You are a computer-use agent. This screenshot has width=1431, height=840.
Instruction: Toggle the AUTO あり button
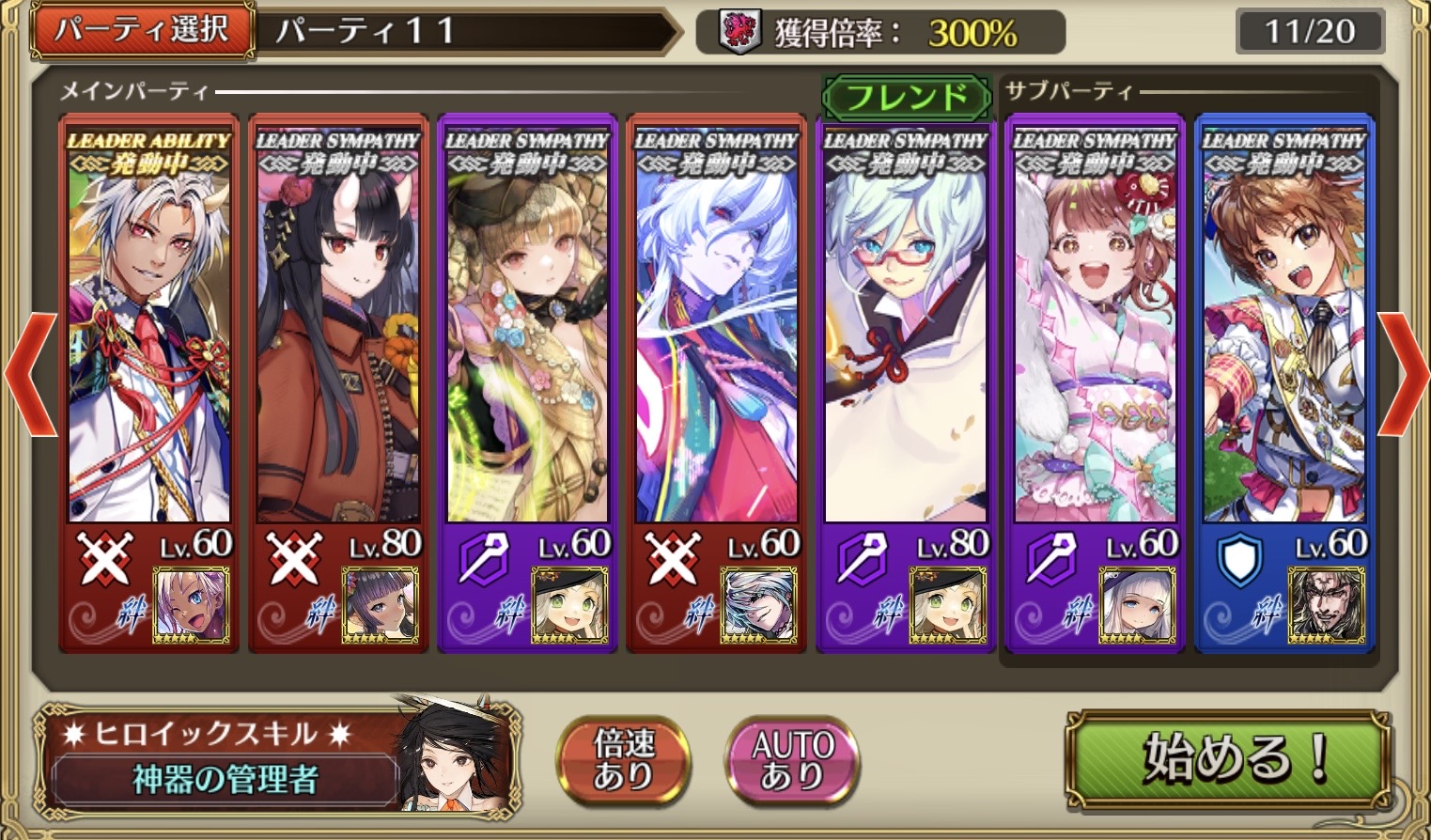tap(792, 760)
